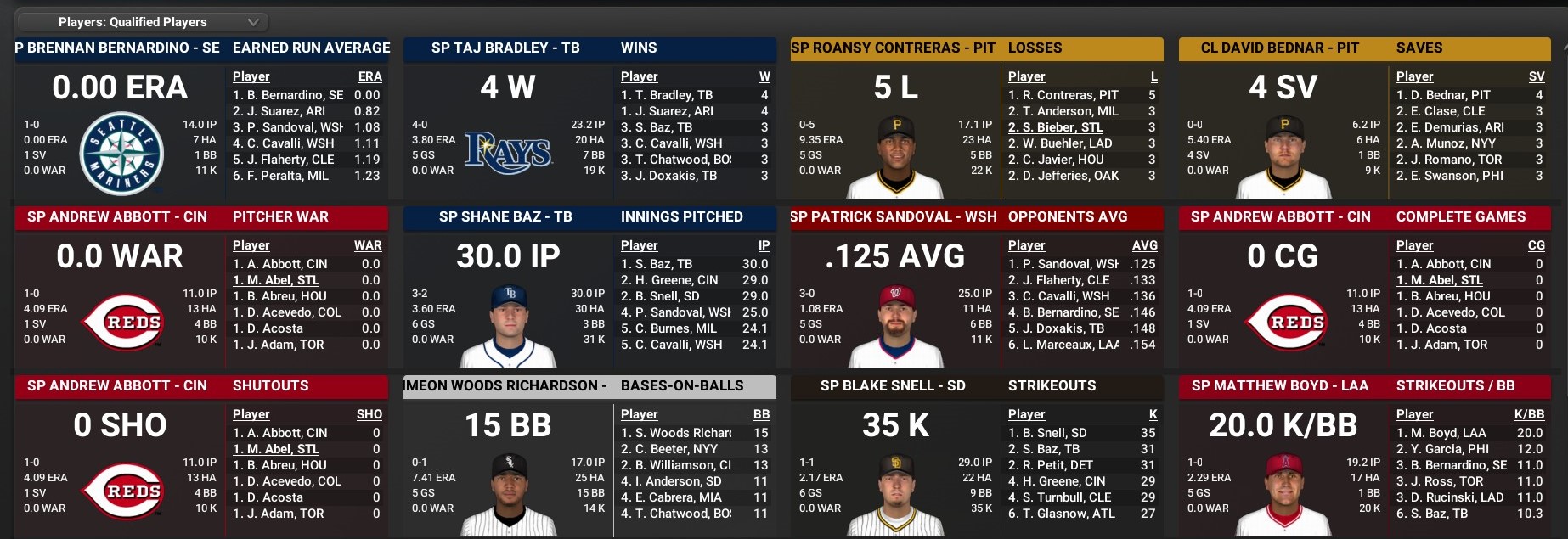Click Y. Garcia, PHI in the K/BB list
Screen dimensions: 1568x539
pos(1442,449)
